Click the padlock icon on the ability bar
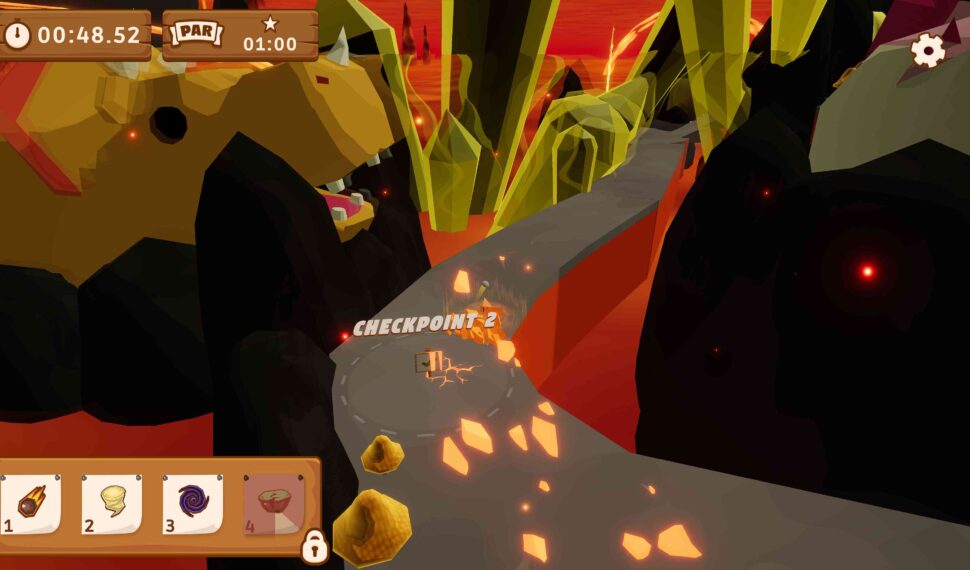This screenshot has width=970, height=570. pyautogui.click(x=314, y=546)
